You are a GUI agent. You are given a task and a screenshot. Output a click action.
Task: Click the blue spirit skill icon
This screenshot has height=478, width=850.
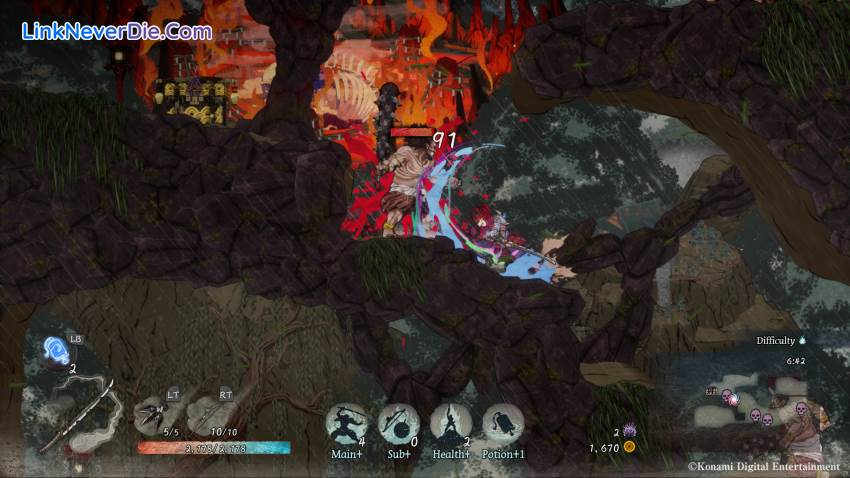pyautogui.click(x=56, y=350)
